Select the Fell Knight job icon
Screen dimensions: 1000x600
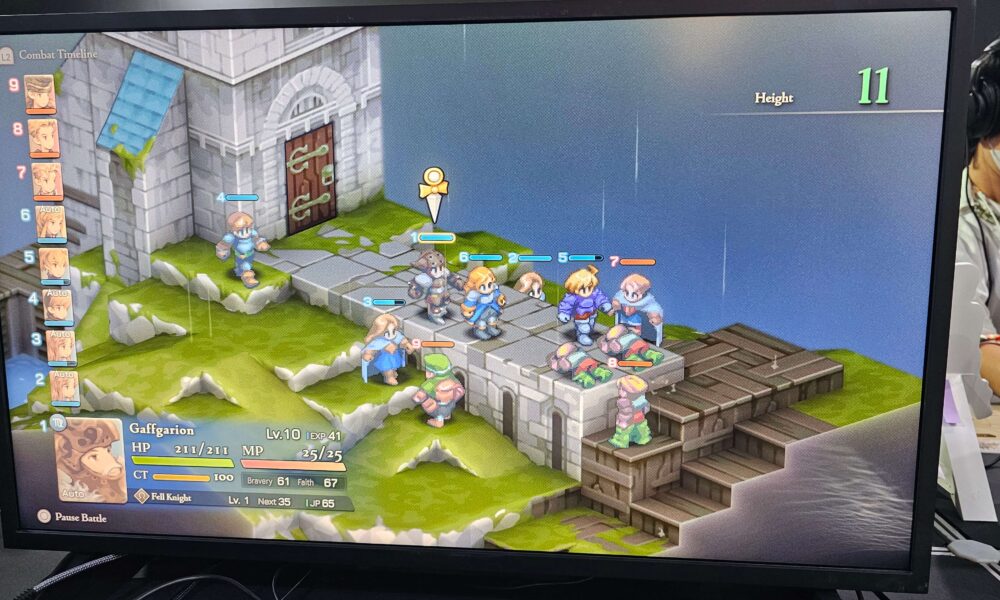click(142, 495)
